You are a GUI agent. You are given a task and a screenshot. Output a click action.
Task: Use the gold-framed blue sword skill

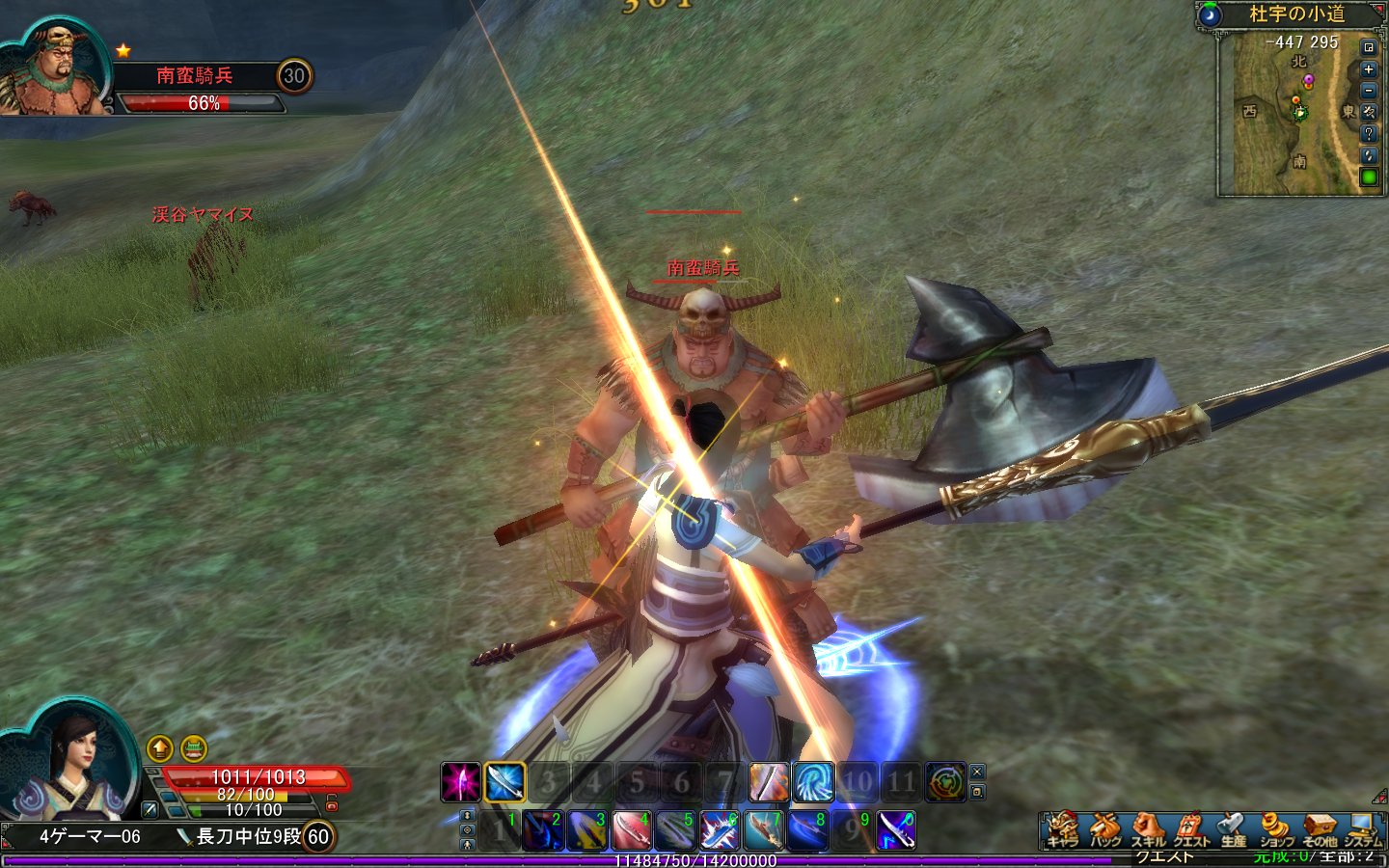[x=504, y=782]
